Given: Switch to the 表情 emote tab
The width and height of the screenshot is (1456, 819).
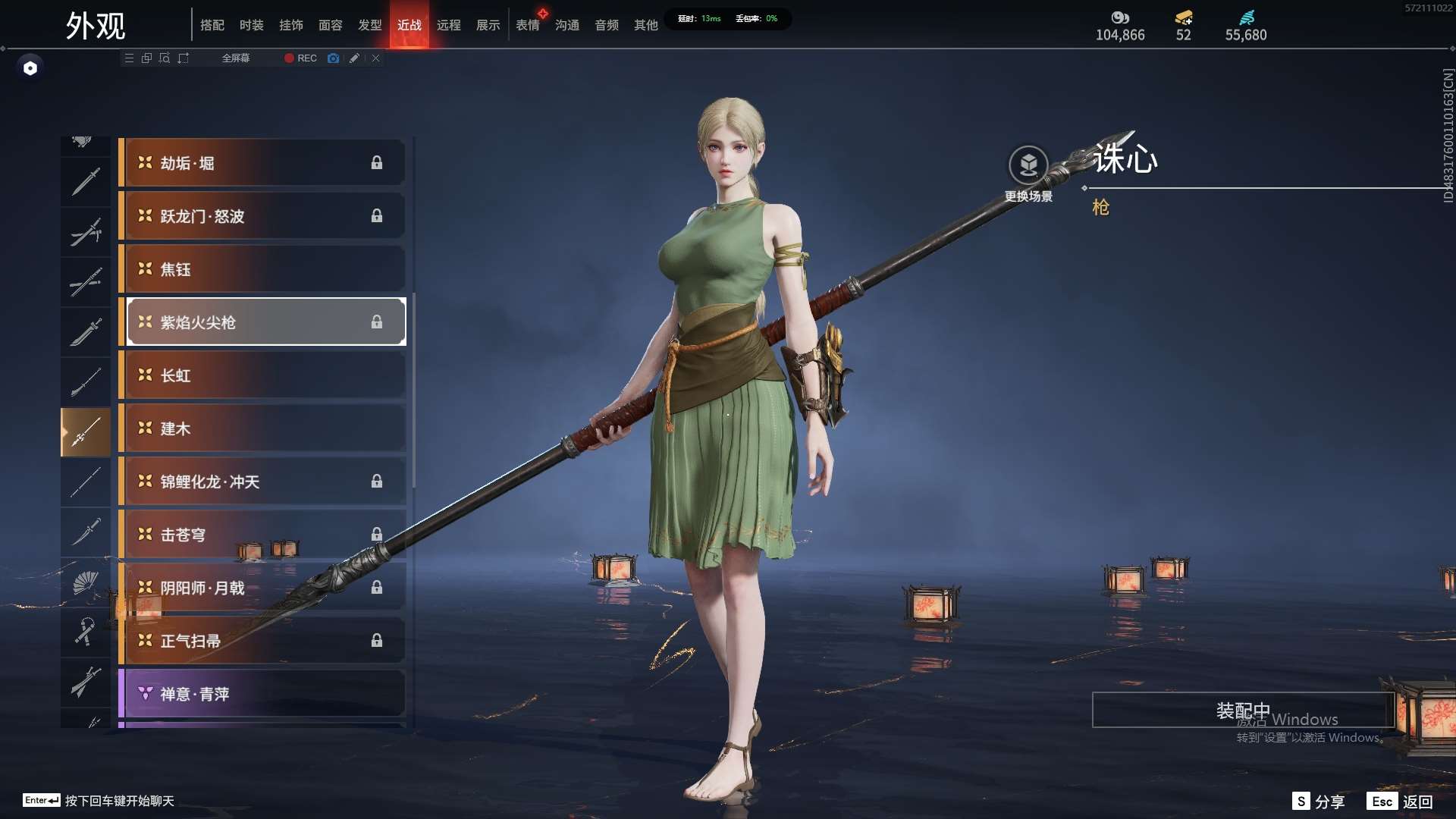Looking at the screenshot, I should click(x=528, y=25).
